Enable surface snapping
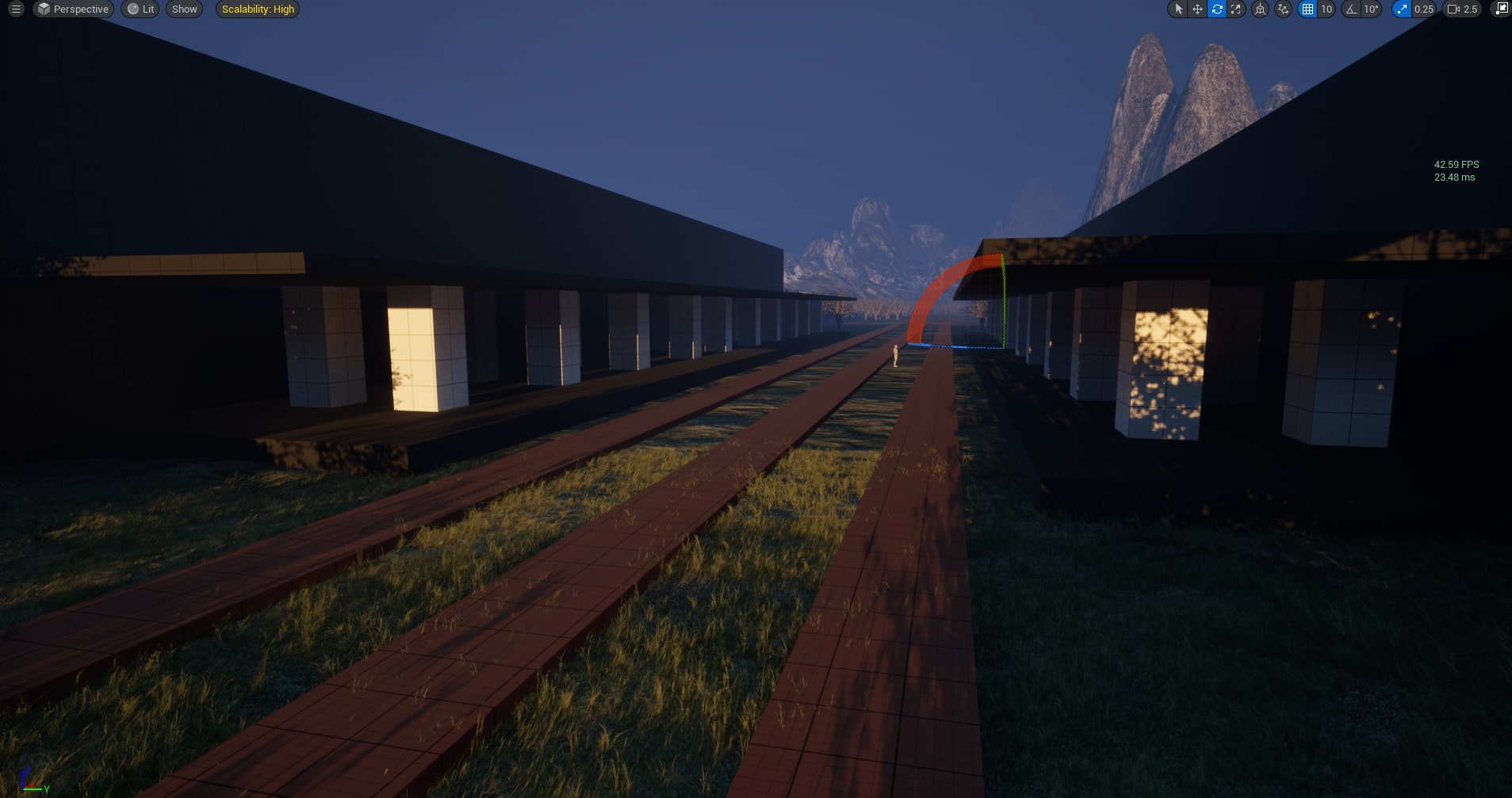Image resolution: width=1512 pixels, height=798 pixels. click(1283, 10)
